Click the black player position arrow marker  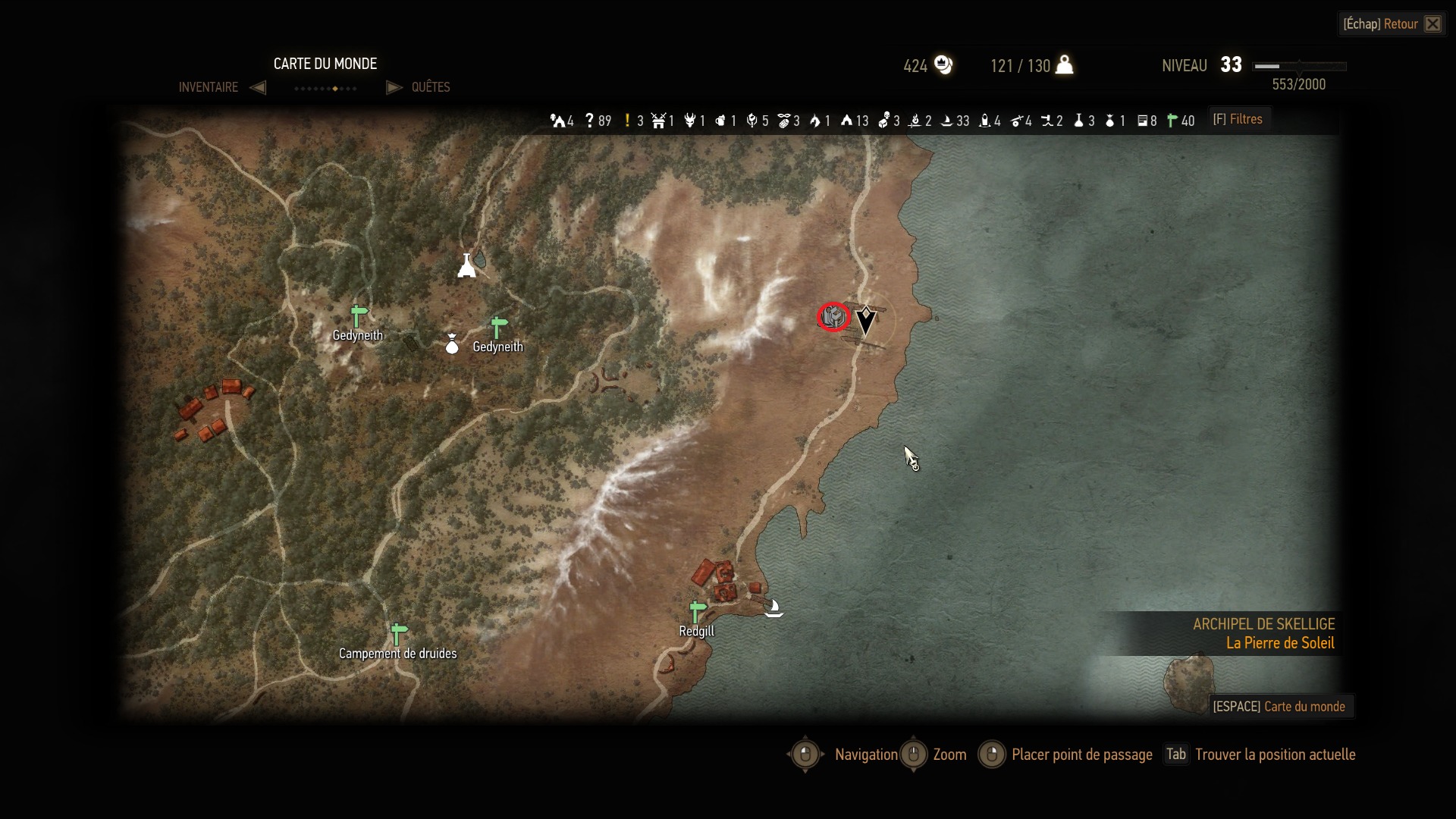point(865,321)
